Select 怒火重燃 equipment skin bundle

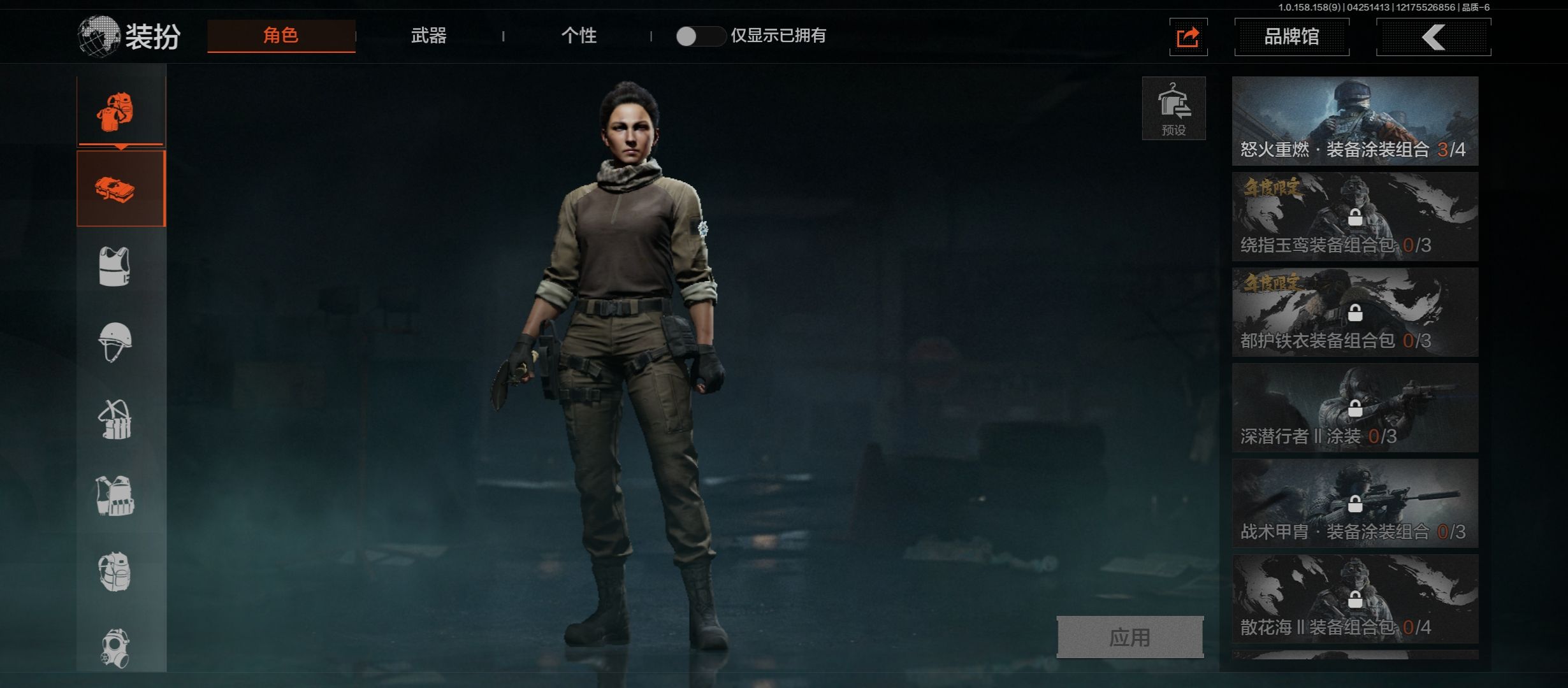pyautogui.click(x=1354, y=121)
